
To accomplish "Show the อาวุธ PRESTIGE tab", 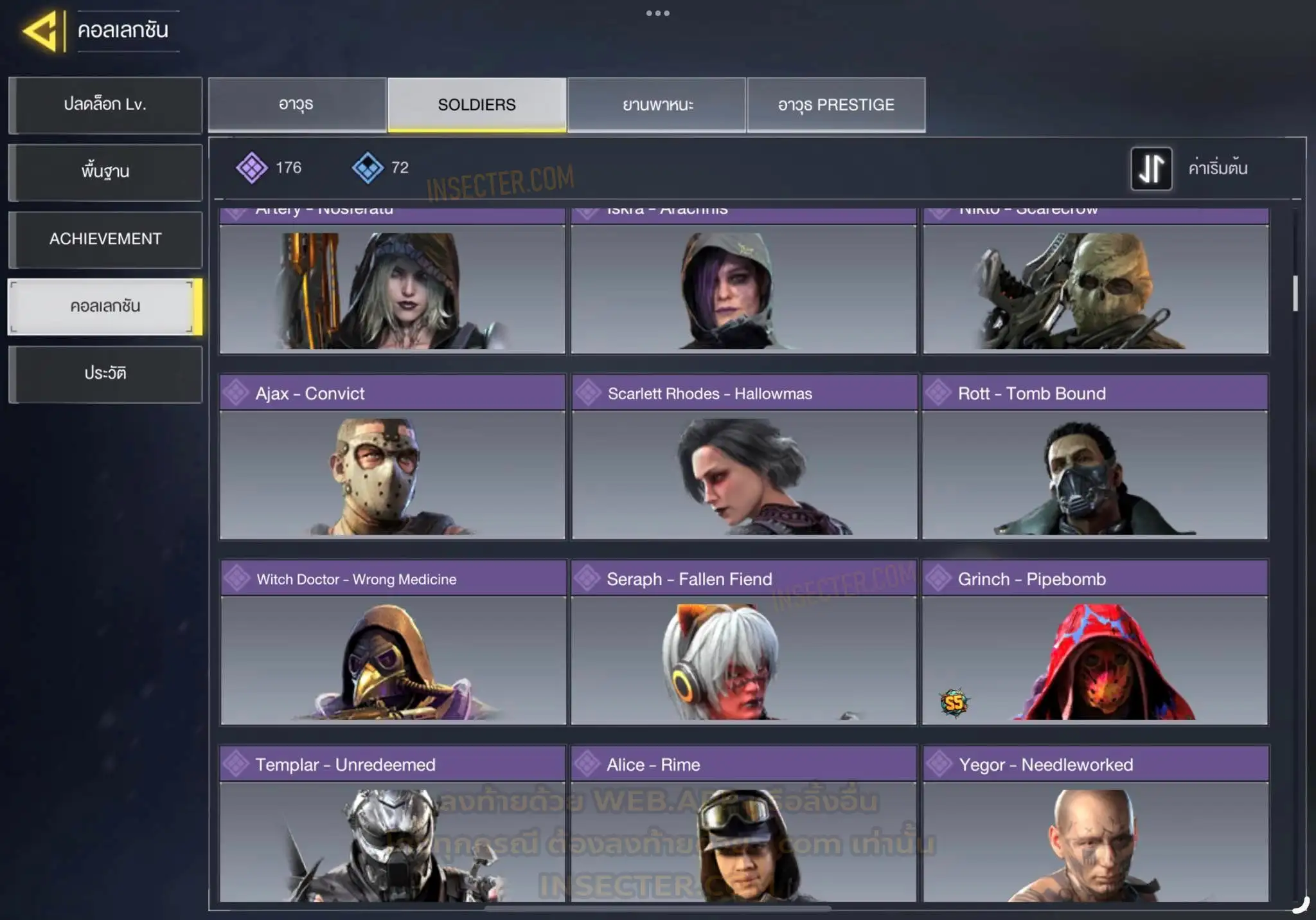I will (836, 105).
